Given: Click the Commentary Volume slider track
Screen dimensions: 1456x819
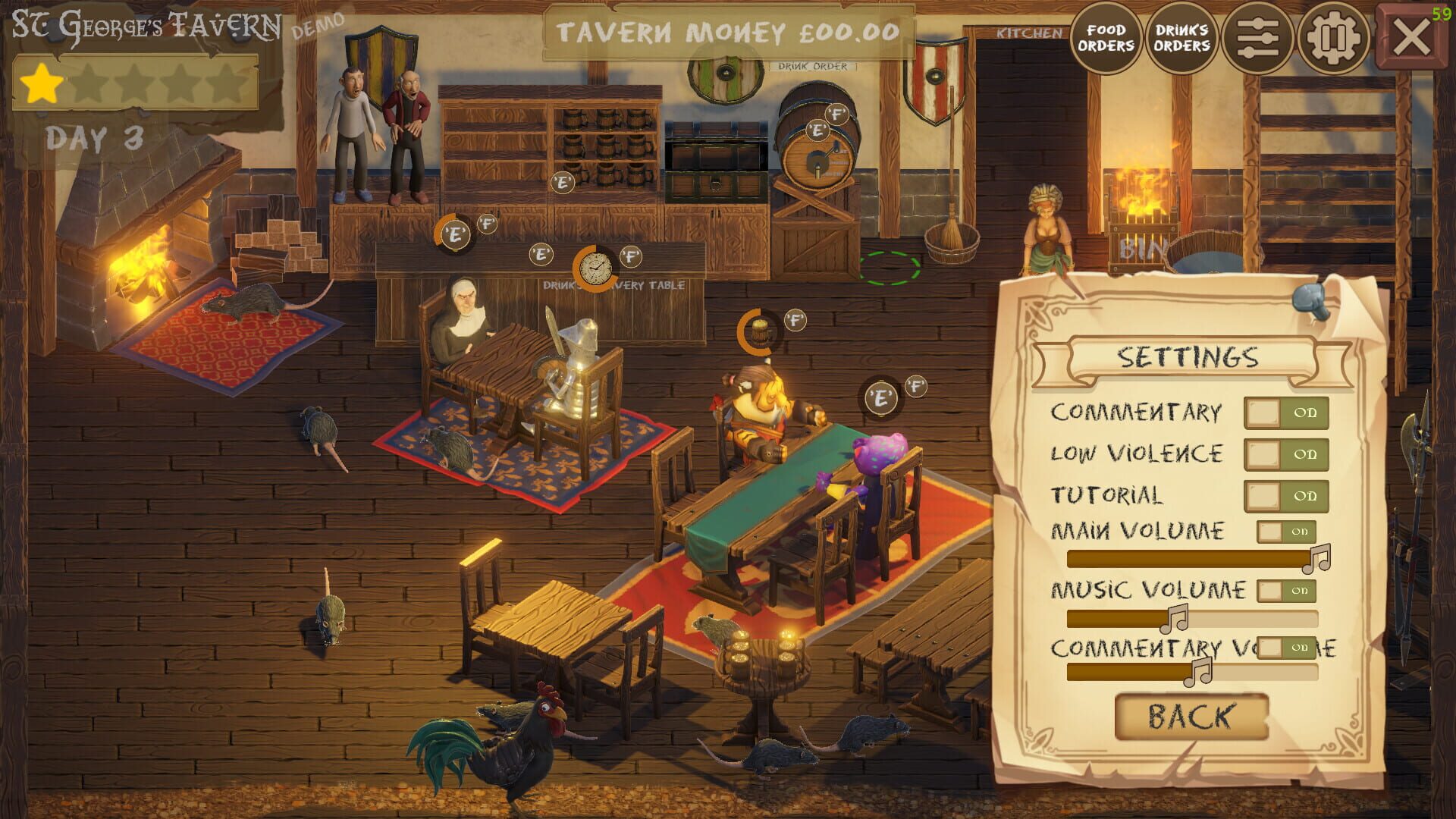Looking at the screenshot, I should click(x=1191, y=673).
